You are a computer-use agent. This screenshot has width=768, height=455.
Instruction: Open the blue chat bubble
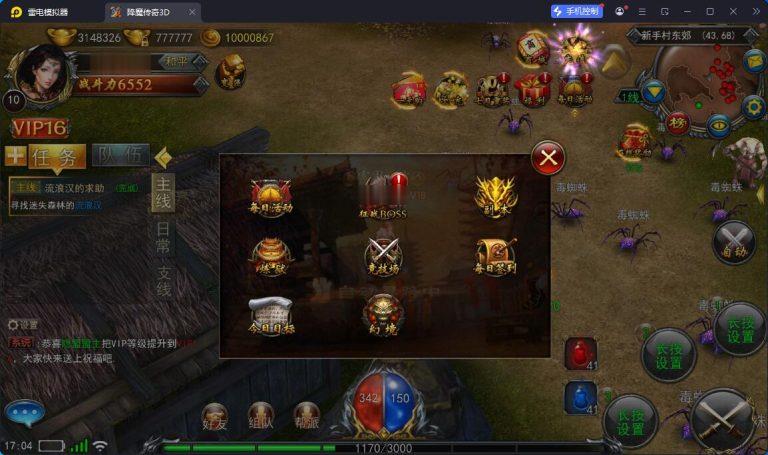click(x=25, y=413)
